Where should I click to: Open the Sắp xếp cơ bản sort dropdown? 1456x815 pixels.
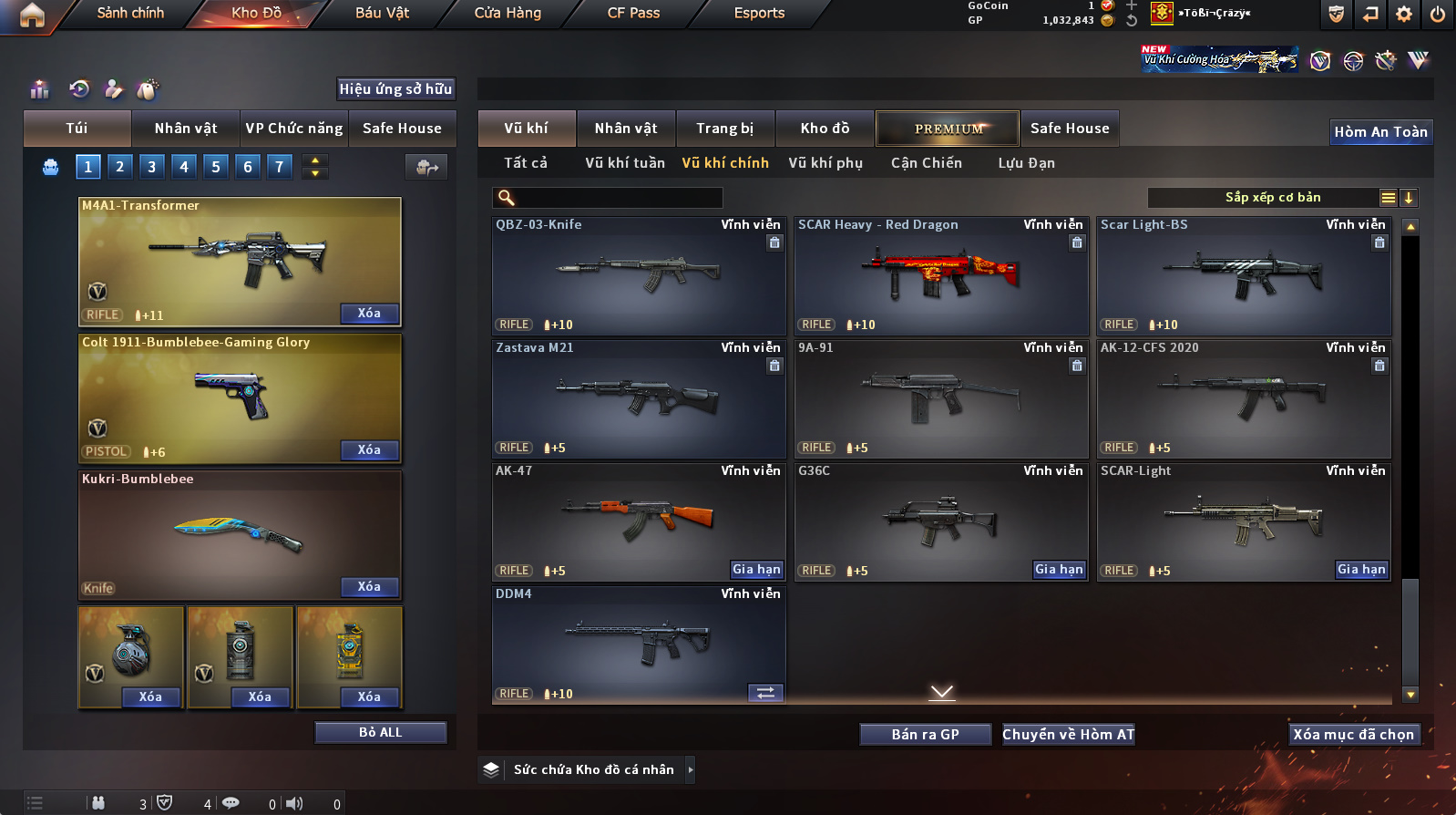click(1272, 198)
